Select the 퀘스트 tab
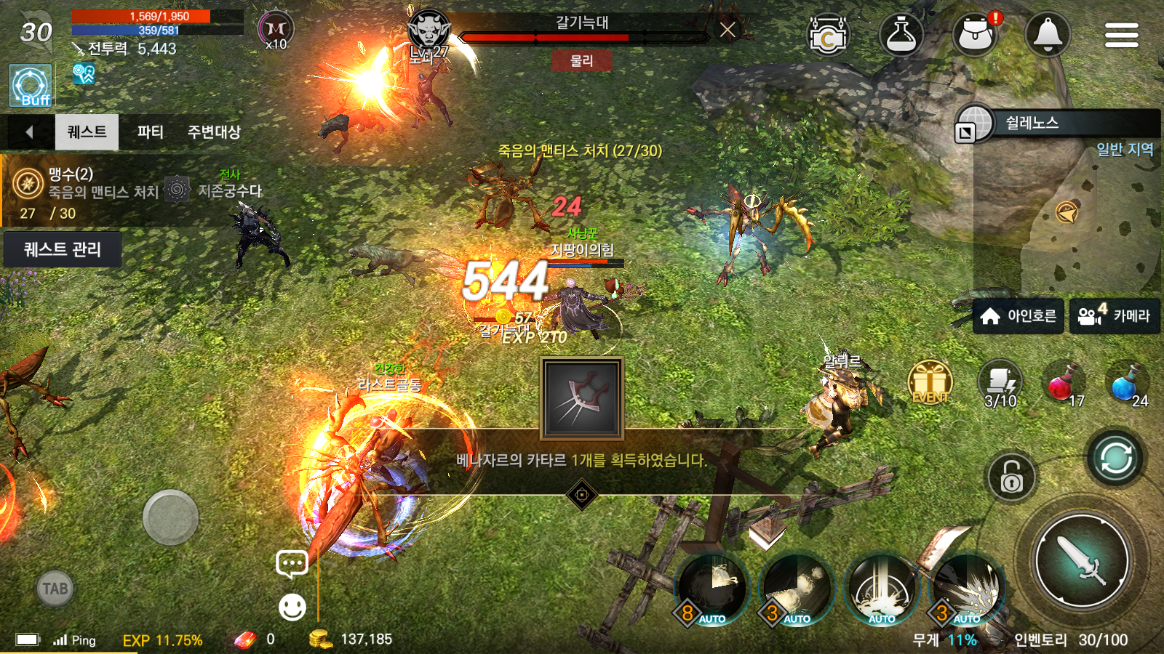 coord(87,132)
